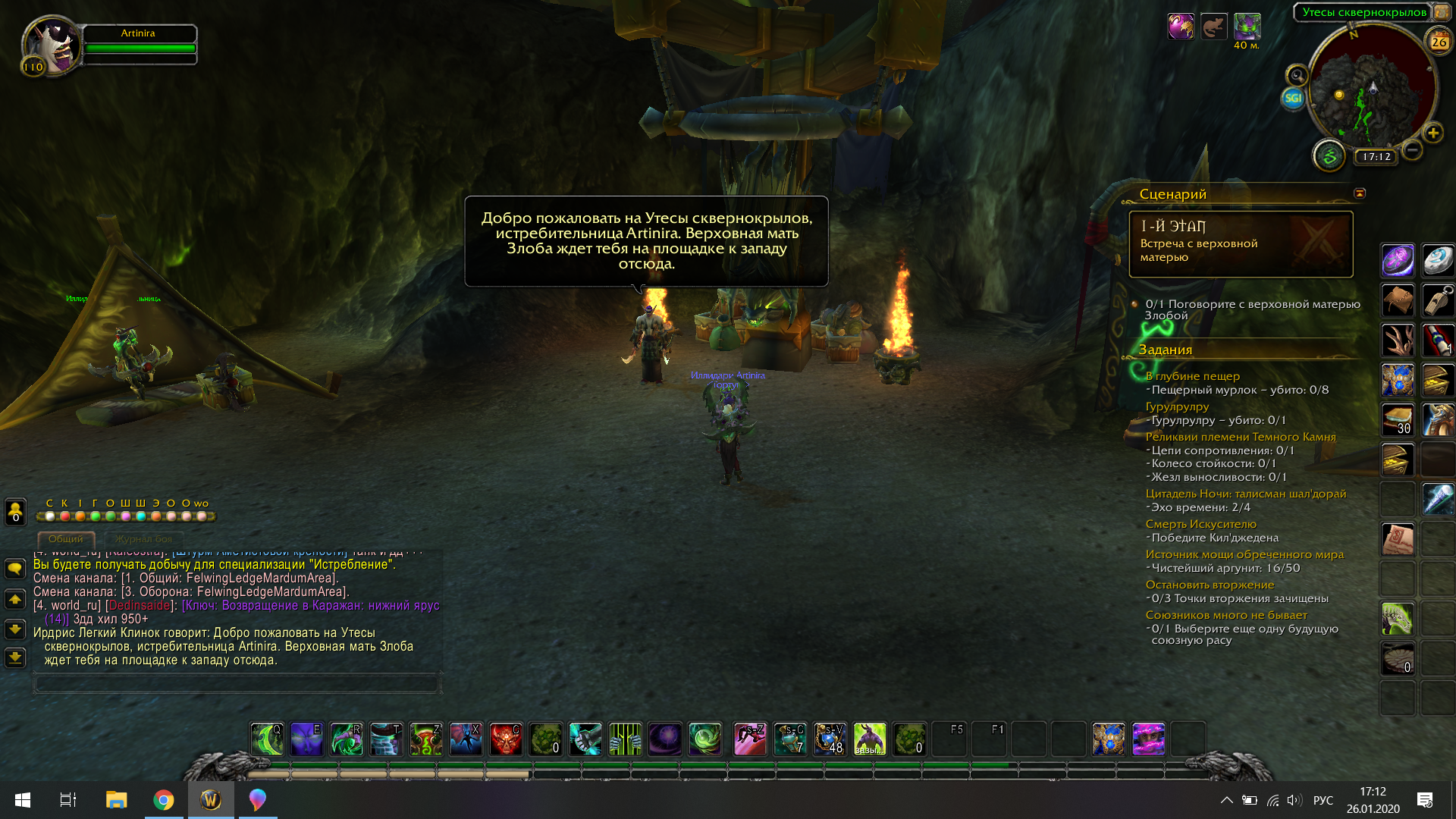The width and height of the screenshot is (1456, 819).
Task: Select the Общий chat tab
Action: pyautogui.click(x=66, y=539)
